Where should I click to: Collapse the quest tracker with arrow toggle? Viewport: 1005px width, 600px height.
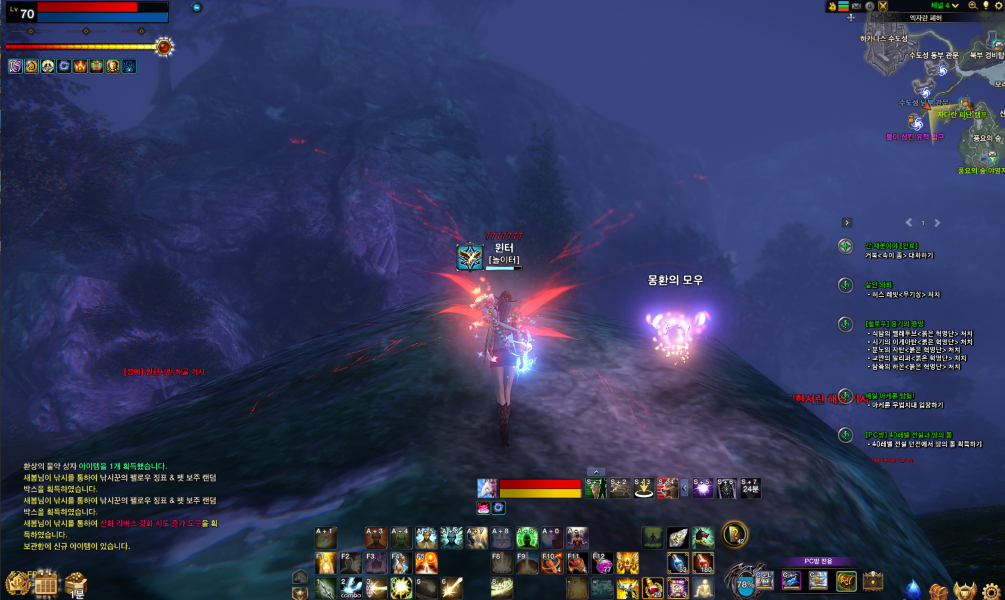[x=847, y=223]
